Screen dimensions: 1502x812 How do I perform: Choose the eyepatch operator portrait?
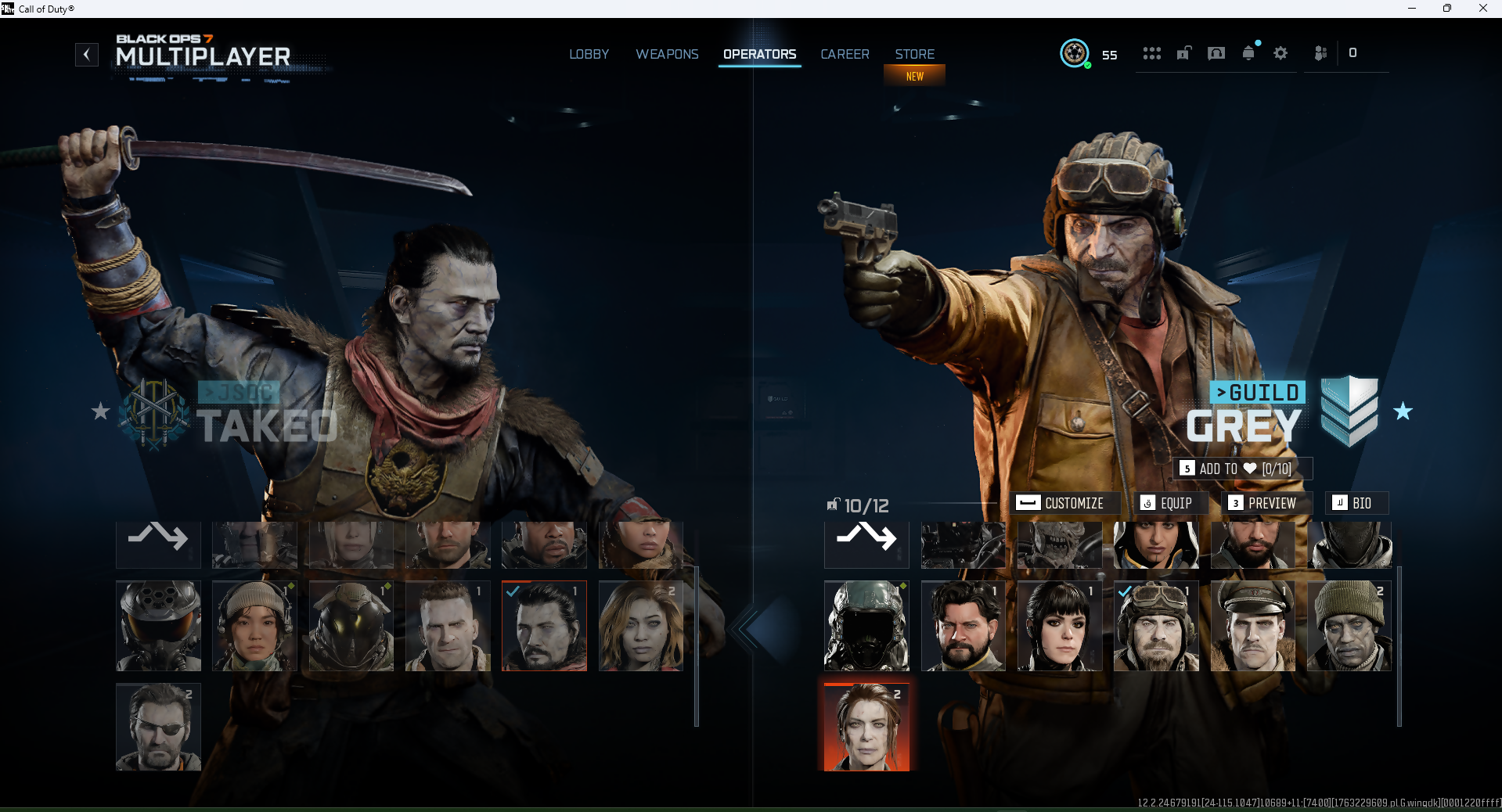click(x=158, y=728)
